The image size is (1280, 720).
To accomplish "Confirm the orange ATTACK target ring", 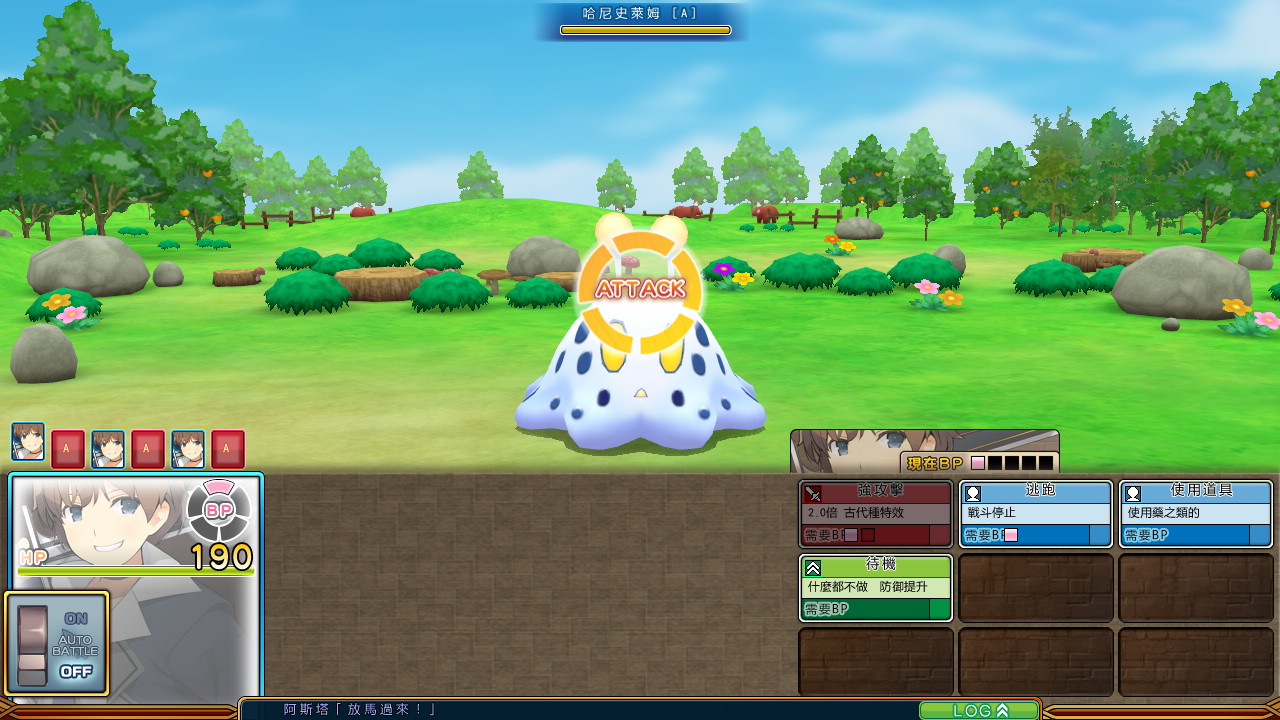I will click(640, 290).
